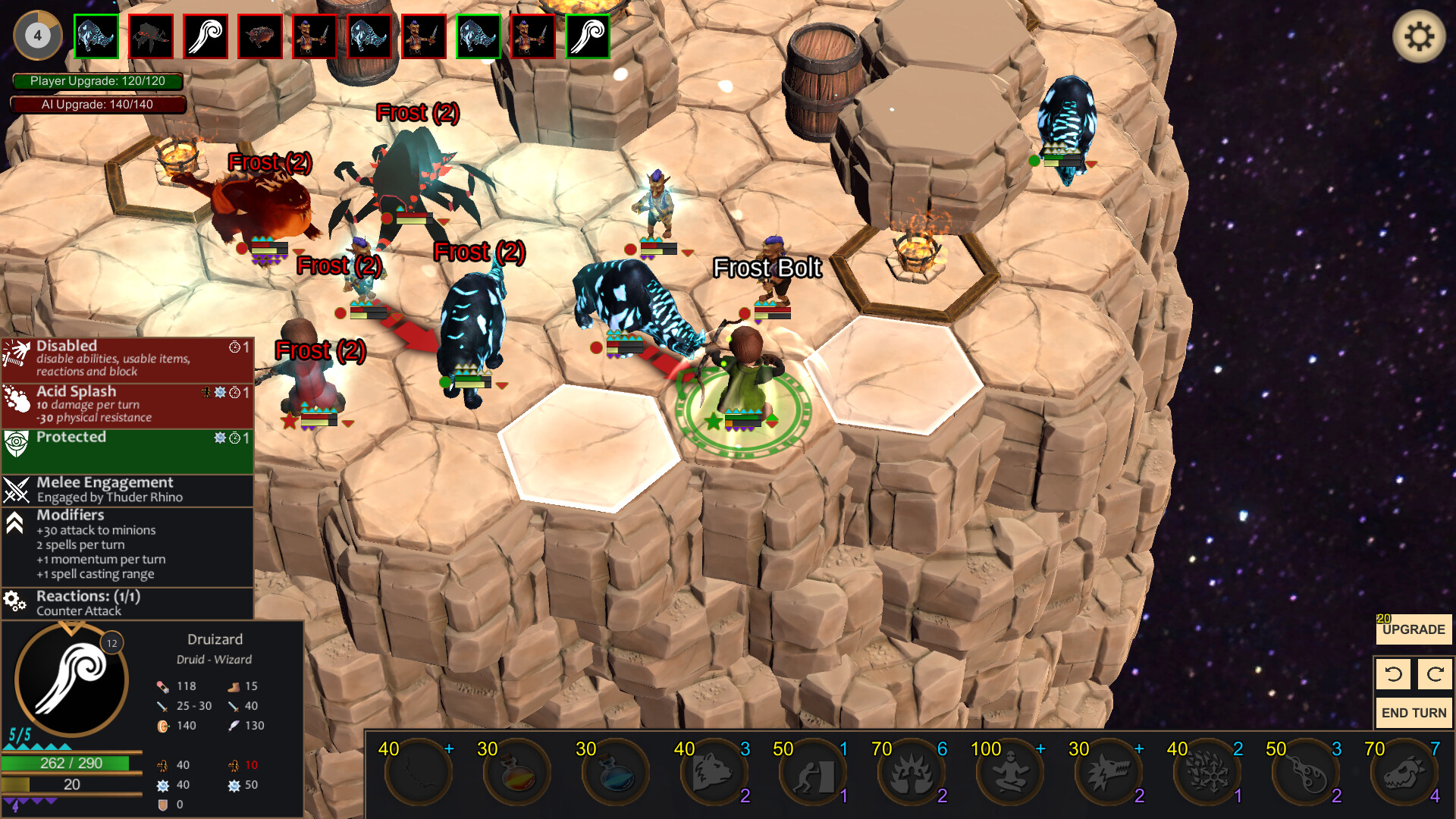
Task: Select the wolf ability in the hotbar
Action: (x=1109, y=771)
